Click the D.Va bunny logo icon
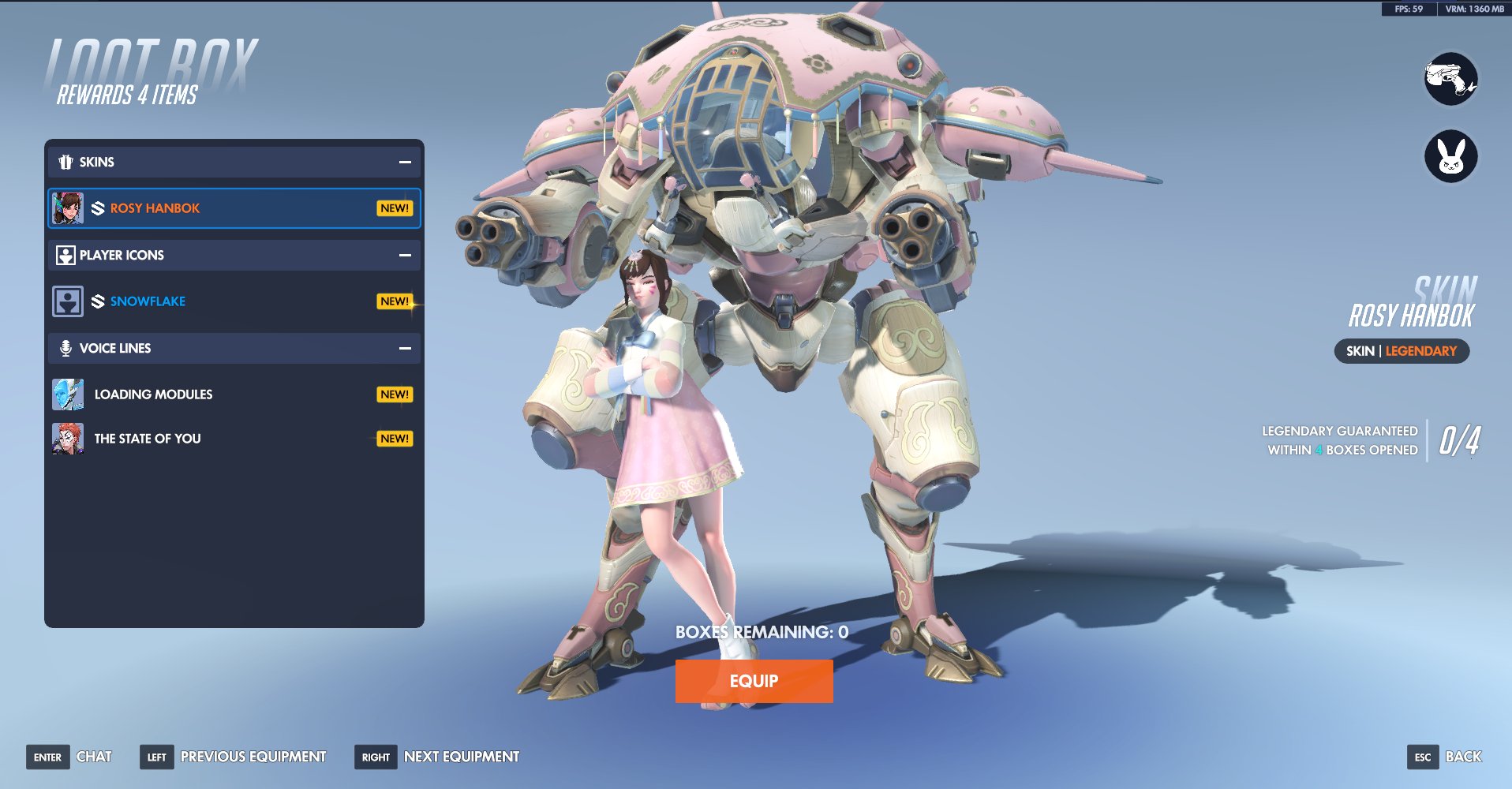The image size is (1512, 789). point(1450,156)
